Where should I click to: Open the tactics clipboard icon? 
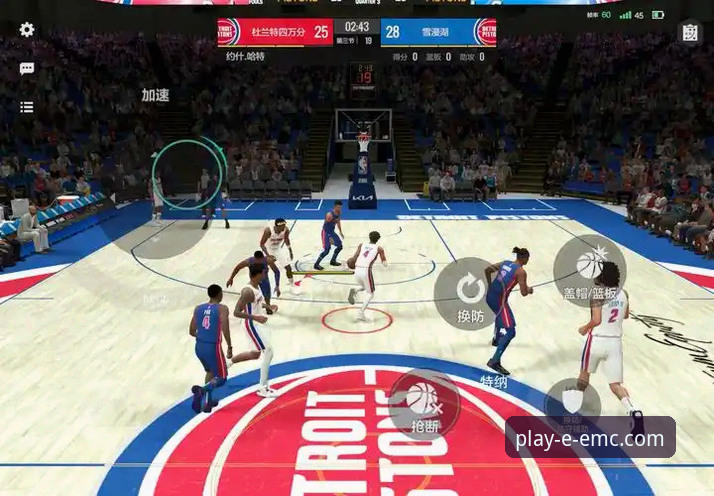tap(690, 32)
